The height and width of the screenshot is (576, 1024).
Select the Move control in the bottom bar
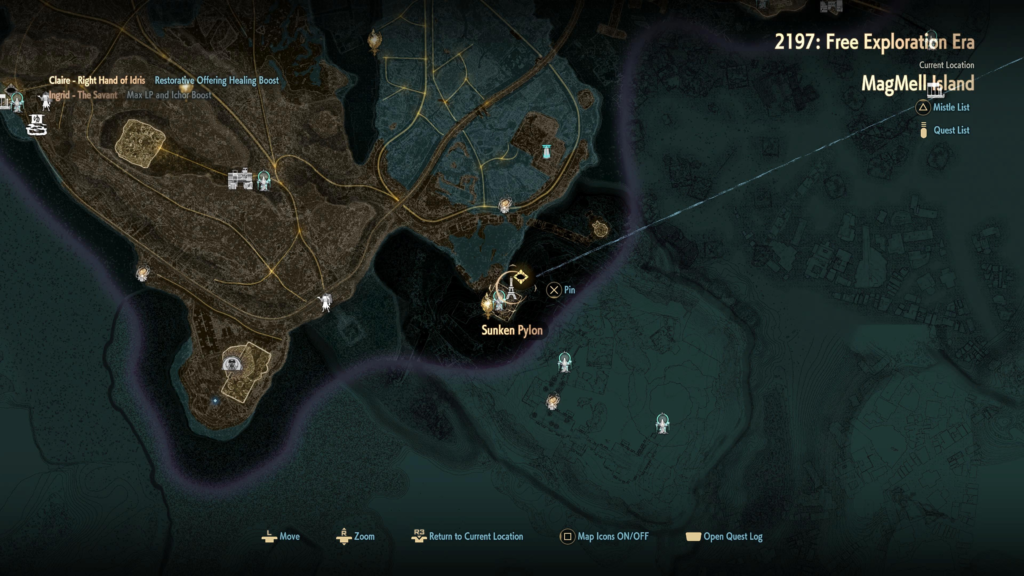click(280, 537)
